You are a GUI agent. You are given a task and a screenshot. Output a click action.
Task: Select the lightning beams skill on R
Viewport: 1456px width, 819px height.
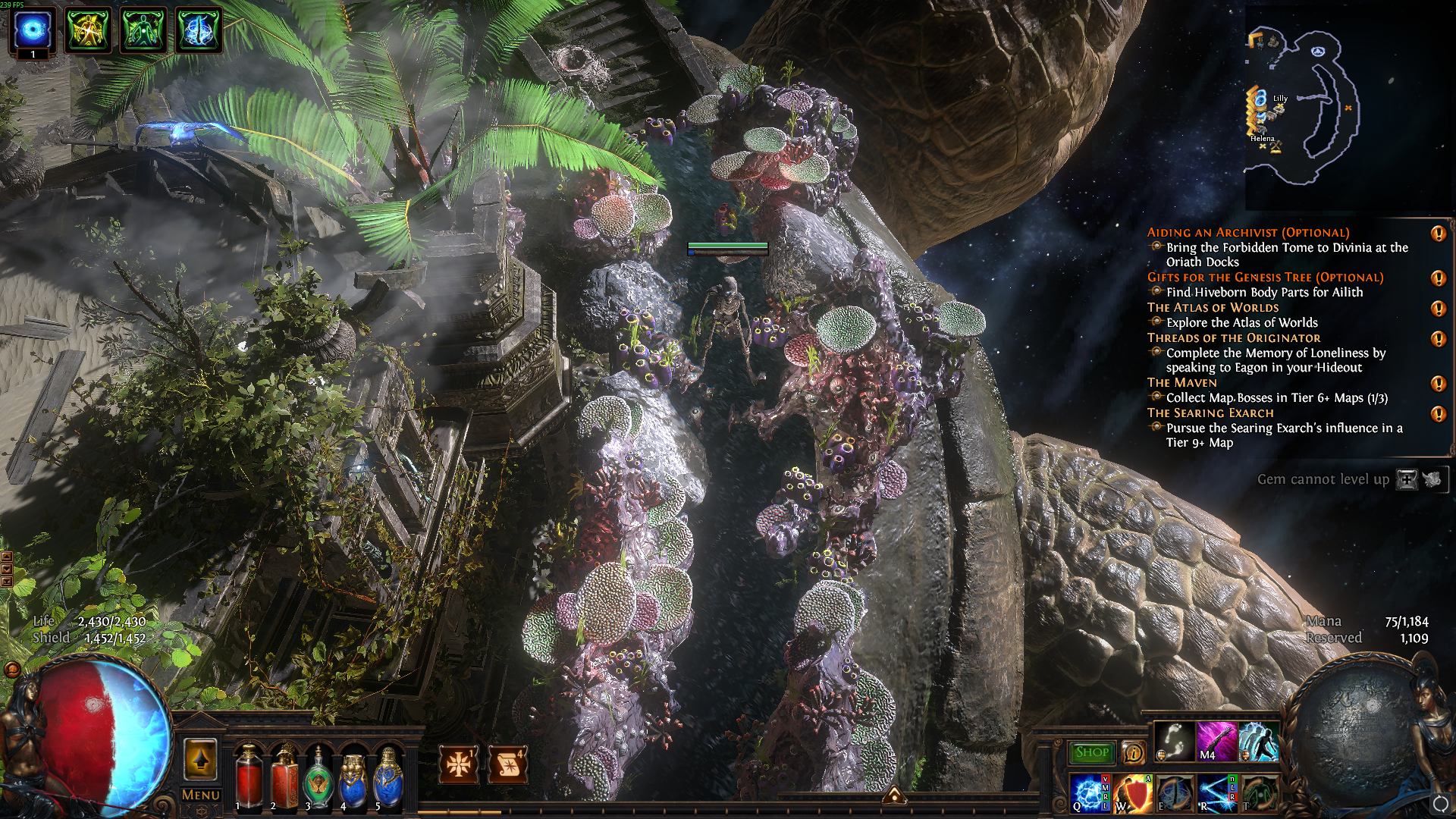[x=1216, y=793]
